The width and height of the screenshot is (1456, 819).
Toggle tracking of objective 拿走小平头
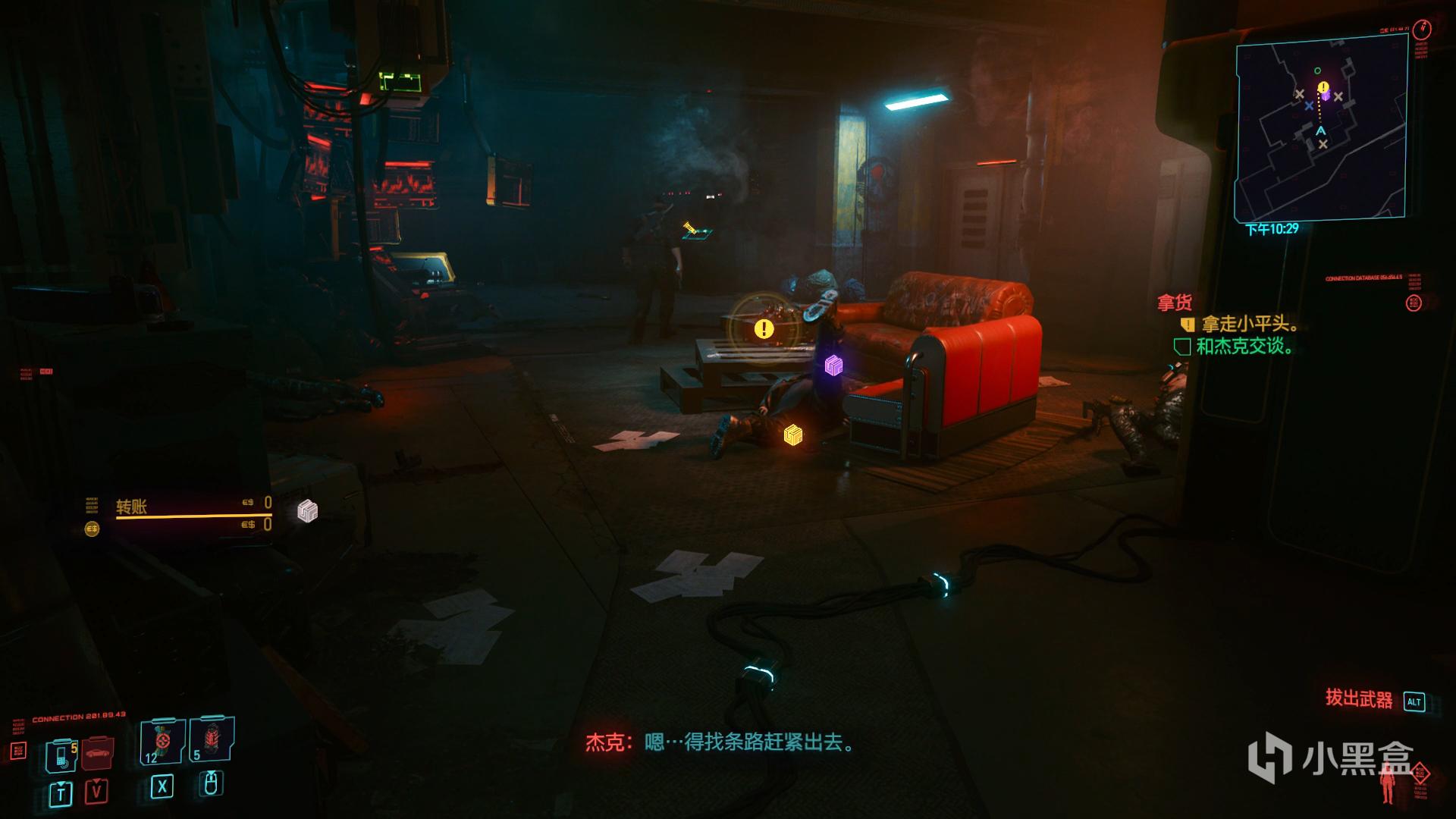coord(1188,324)
